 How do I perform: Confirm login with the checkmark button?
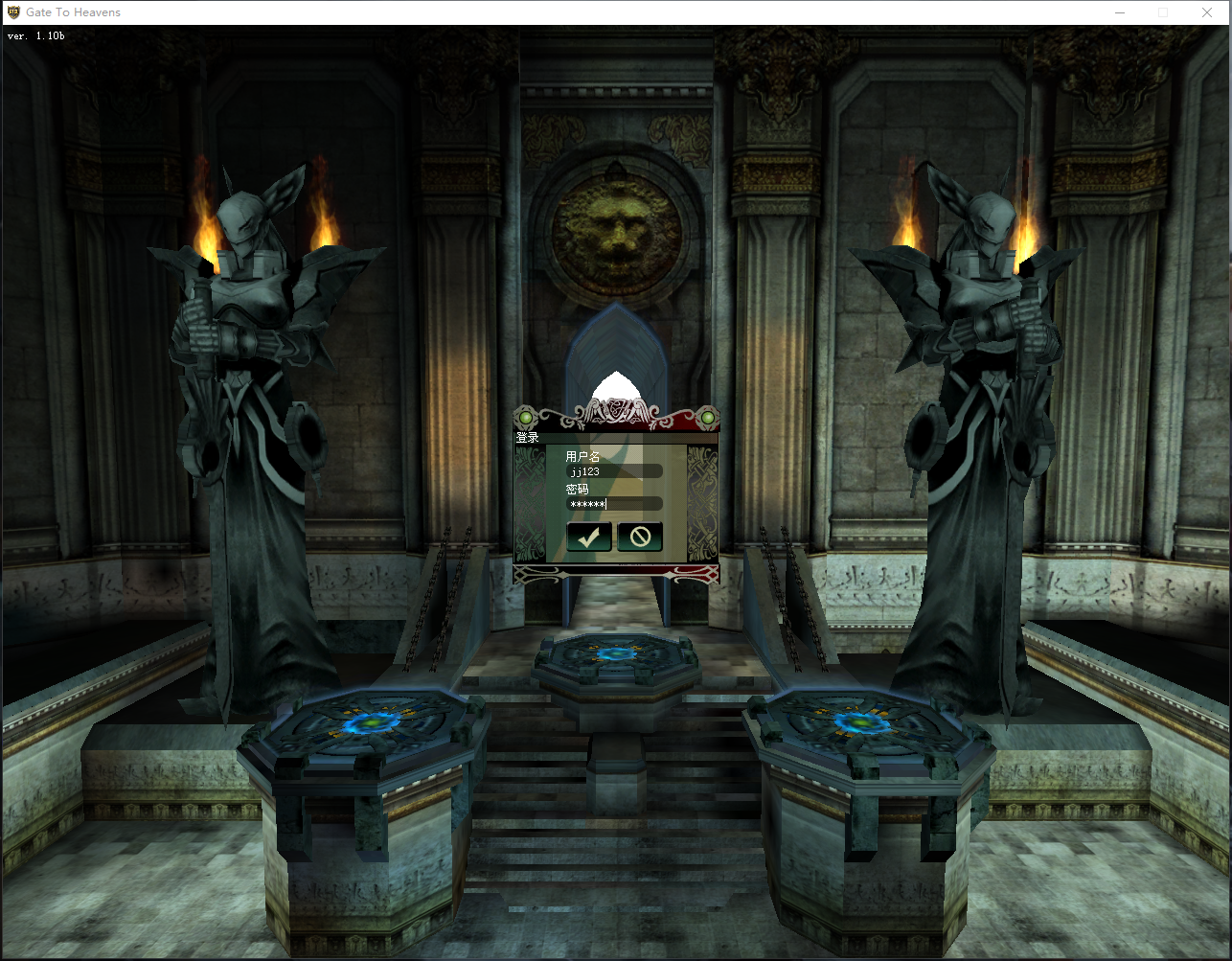pyautogui.click(x=588, y=537)
